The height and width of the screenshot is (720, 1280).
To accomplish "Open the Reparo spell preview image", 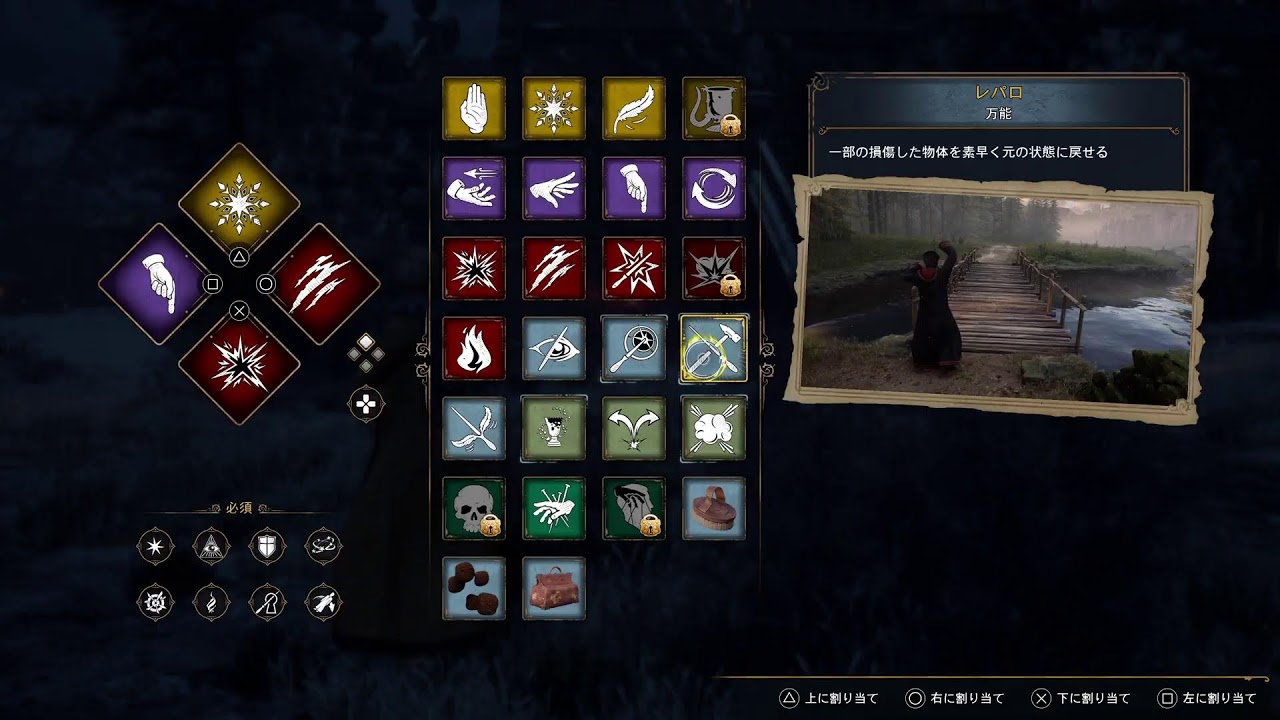I will tap(1002, 298).
